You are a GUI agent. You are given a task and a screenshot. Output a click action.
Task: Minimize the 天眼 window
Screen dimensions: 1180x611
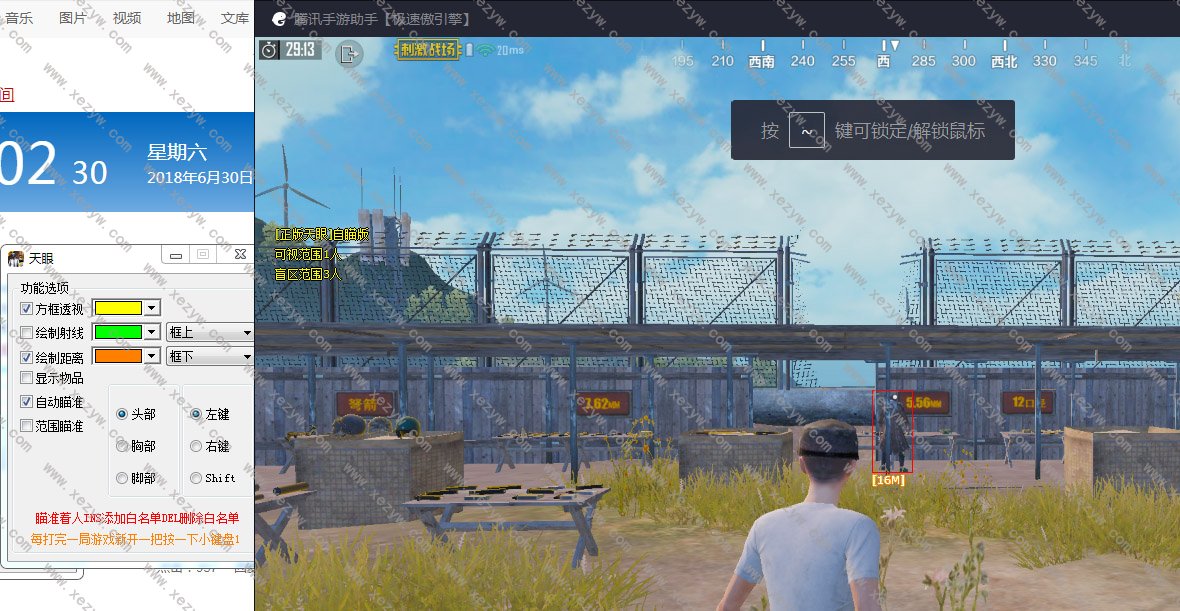coord(176,256)
